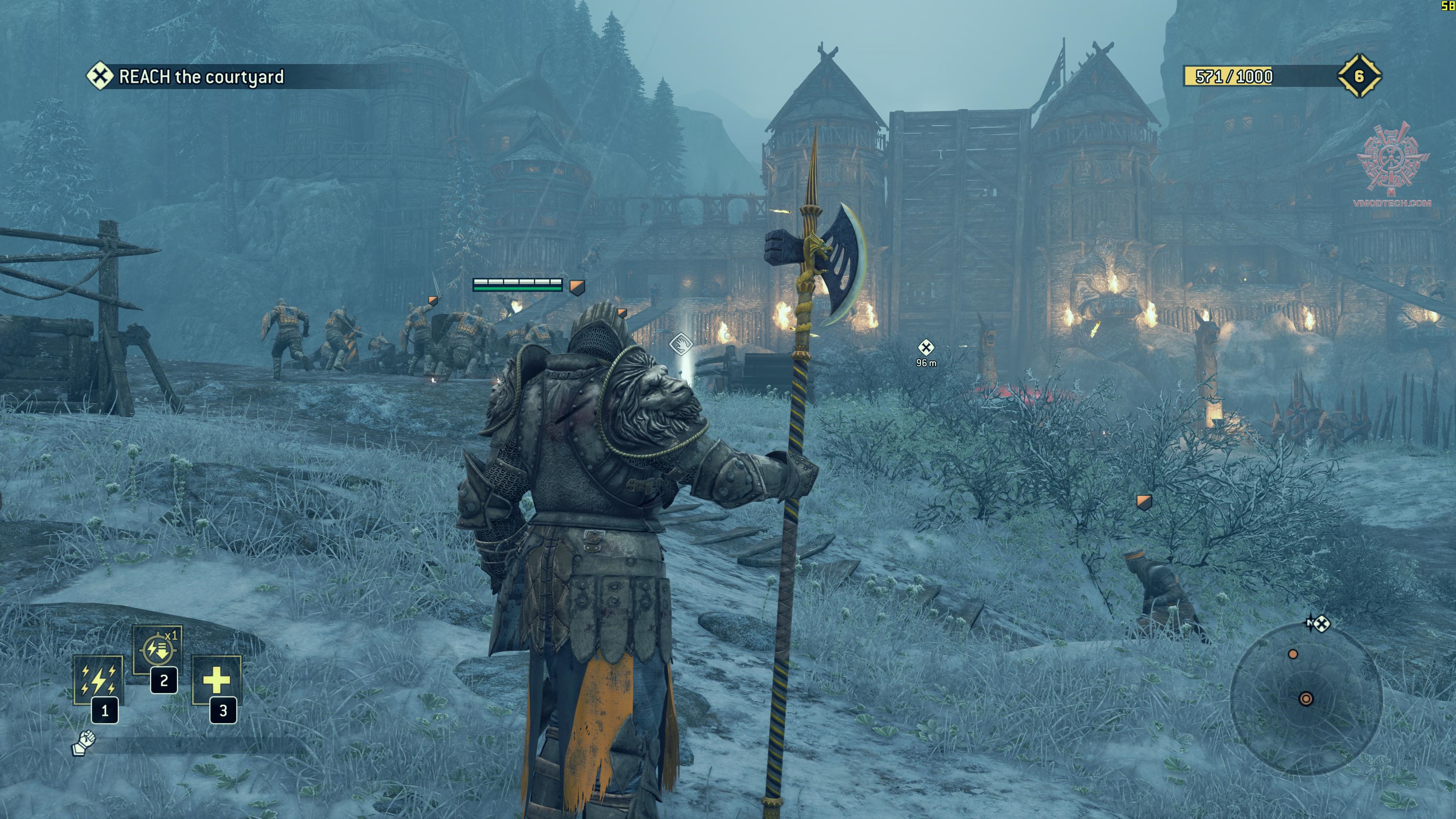Activate the triple lightning bolt feat

(x=98, y=679)
